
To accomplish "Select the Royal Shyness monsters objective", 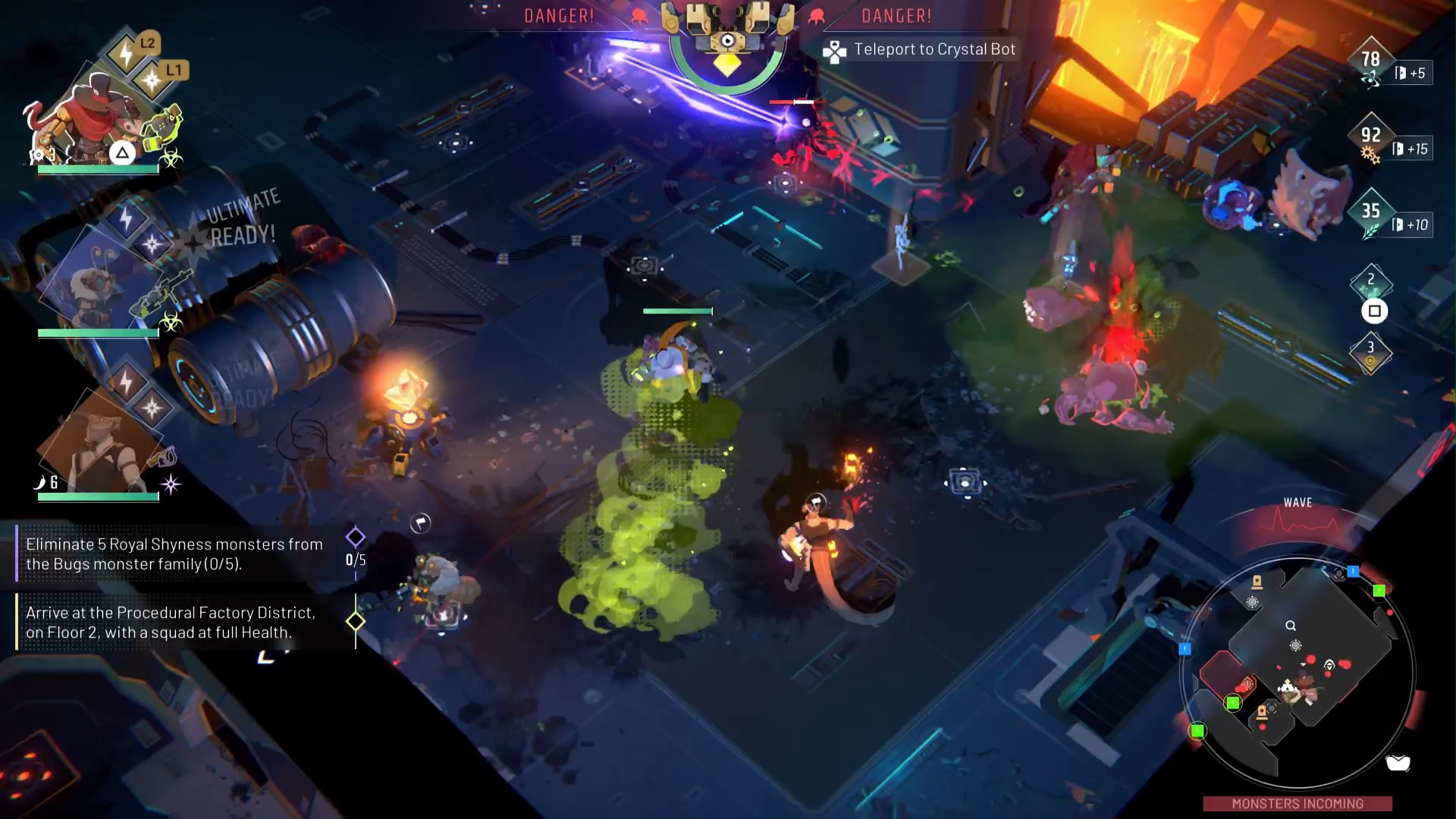I will coord(173,554).
